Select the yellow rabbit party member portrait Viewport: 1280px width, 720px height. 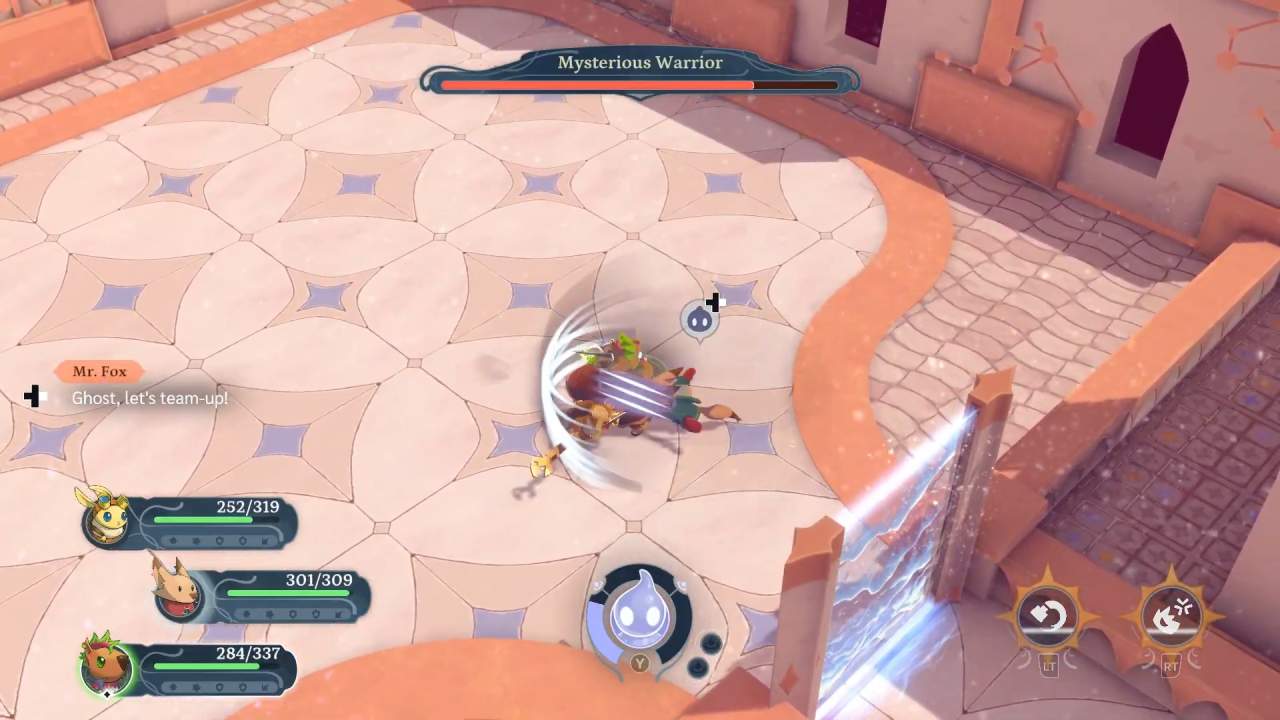(x=105, y=520)
